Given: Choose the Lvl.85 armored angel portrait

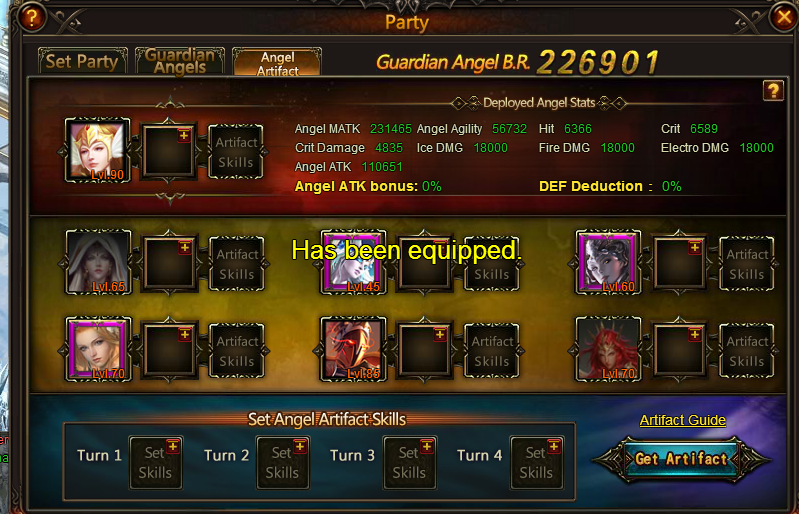Looking at the screenshot, I should (x=353, y=349).
